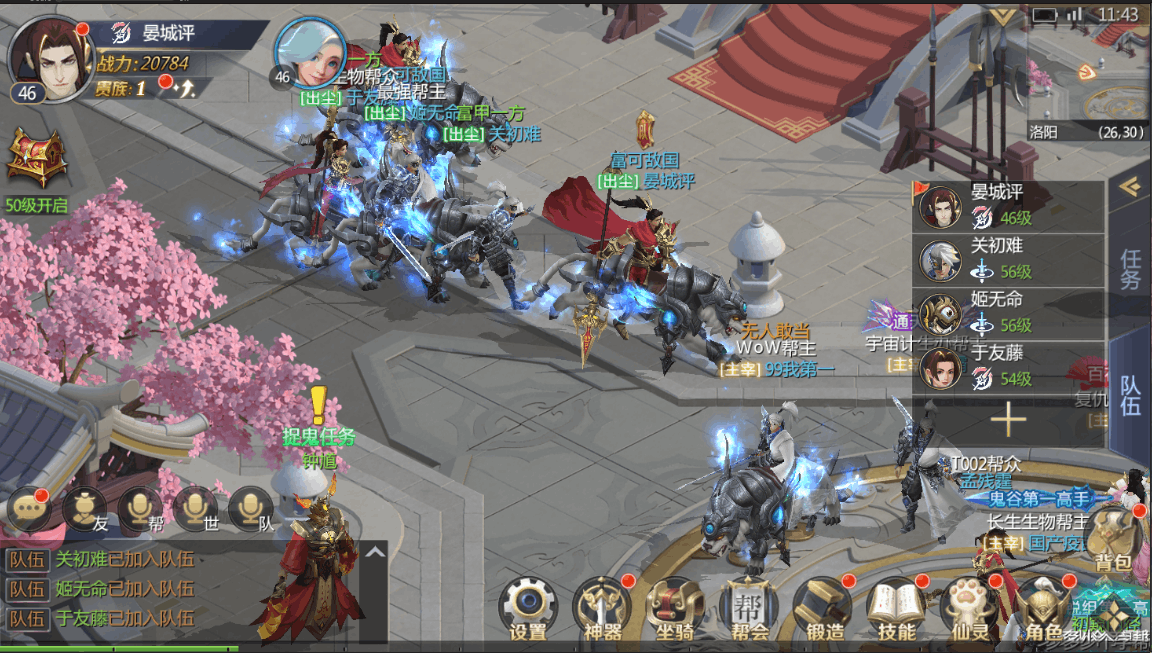Screen dimensions: 1152x653
Task: Switch to the 队伍 team tab
Action: click(x=1130, y=393)
